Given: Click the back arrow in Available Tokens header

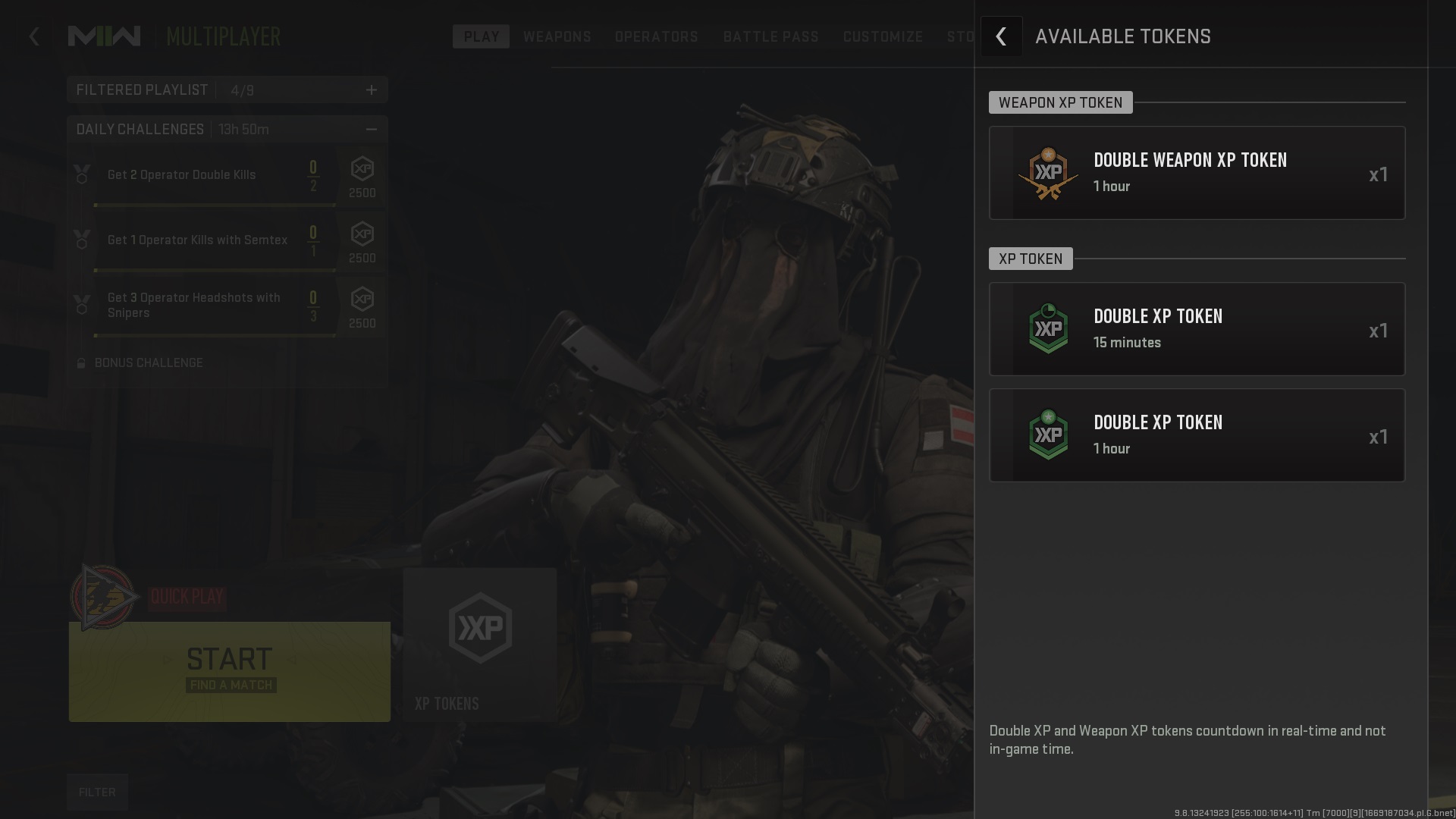Looking at the screenshot, I should 1001,36.
